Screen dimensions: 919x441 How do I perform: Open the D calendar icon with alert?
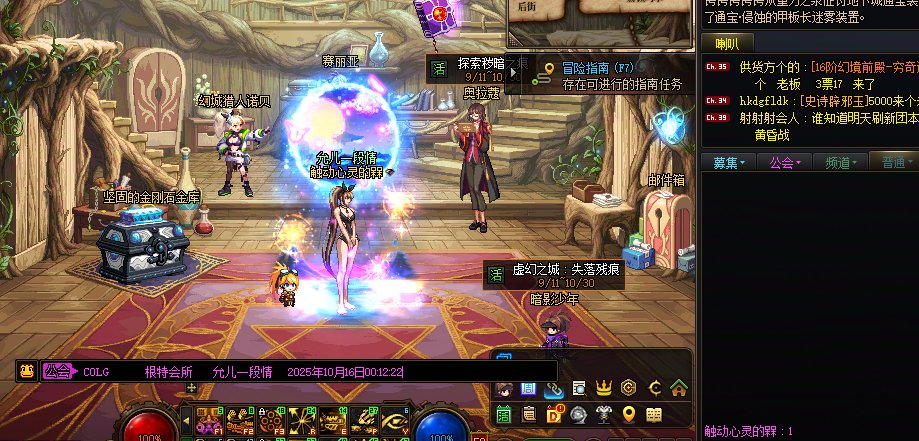(x=554, y=414)
